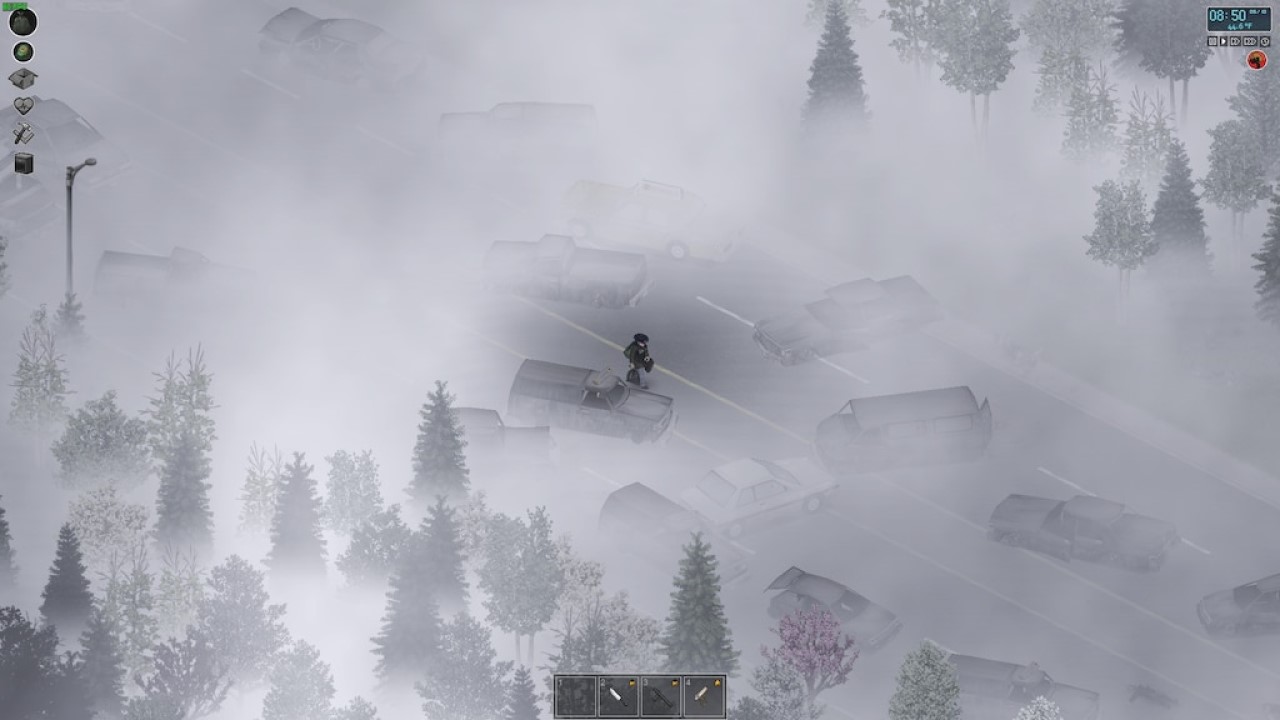Enable normal speed with play button

pos(1224,41)
